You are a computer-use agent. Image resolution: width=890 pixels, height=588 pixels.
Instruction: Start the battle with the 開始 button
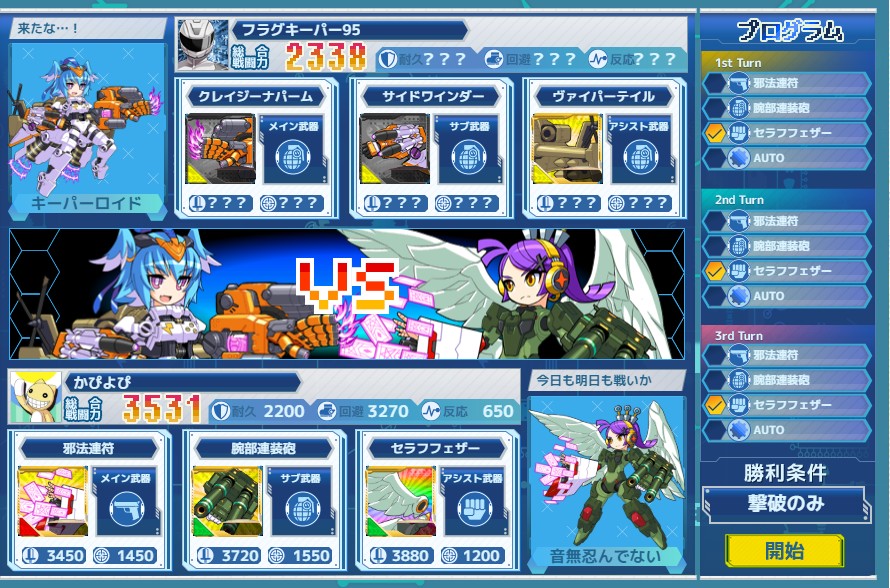pos(784,550)
